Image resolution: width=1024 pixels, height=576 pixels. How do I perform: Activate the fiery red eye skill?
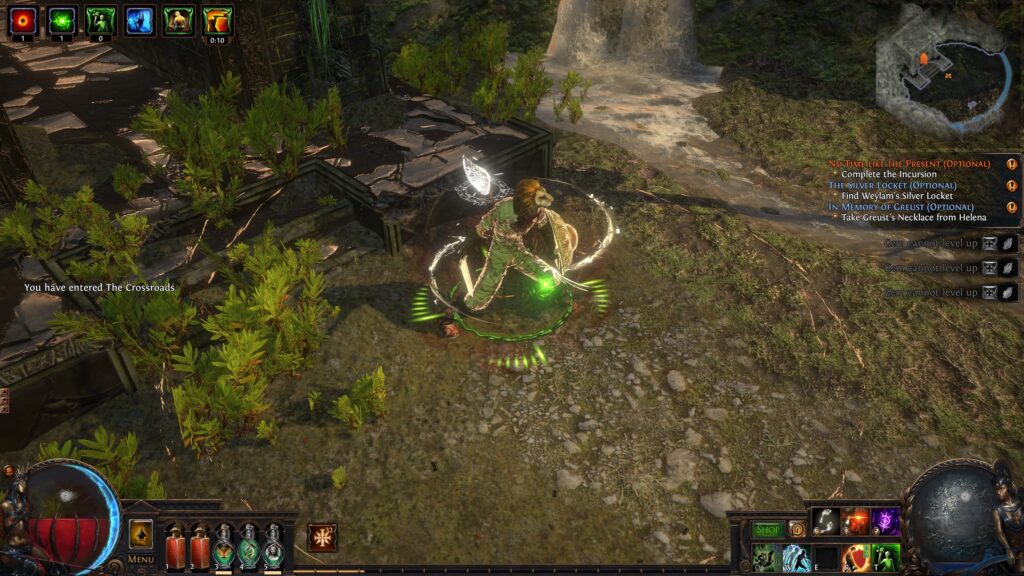click(x=856, y=521)
